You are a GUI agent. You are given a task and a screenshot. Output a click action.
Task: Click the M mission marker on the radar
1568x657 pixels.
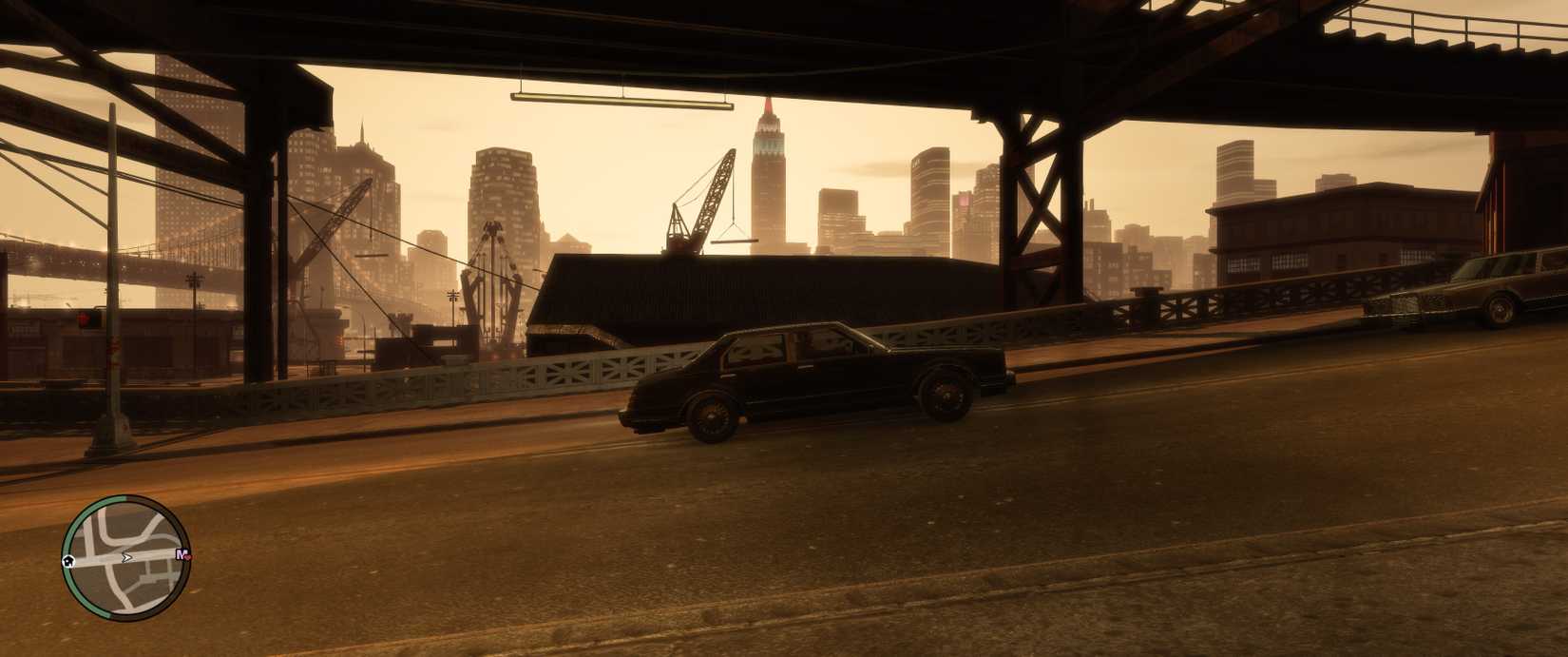pyautogui.click(x=182, y=554)
